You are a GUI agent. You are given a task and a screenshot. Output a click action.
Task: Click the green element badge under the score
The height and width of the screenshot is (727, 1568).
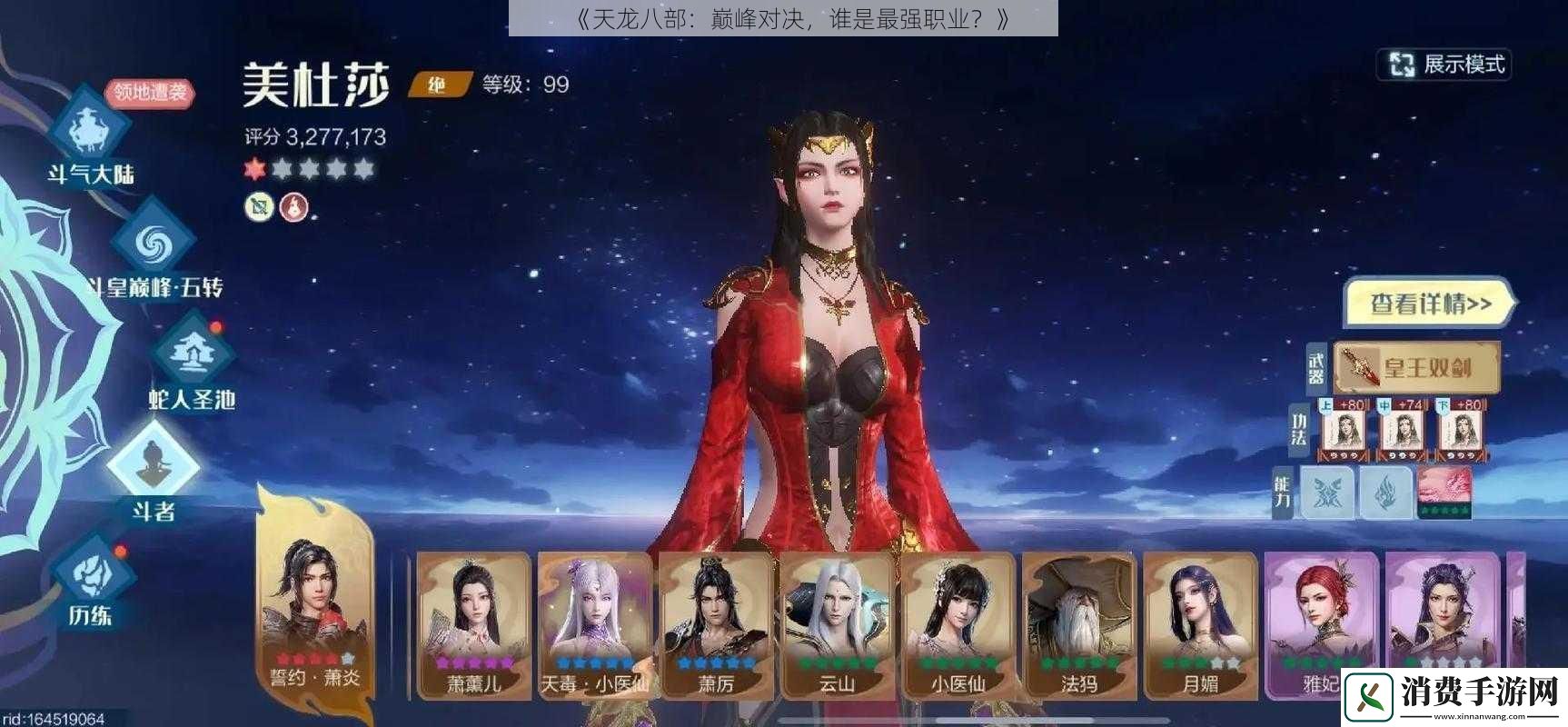click(259, 207)
